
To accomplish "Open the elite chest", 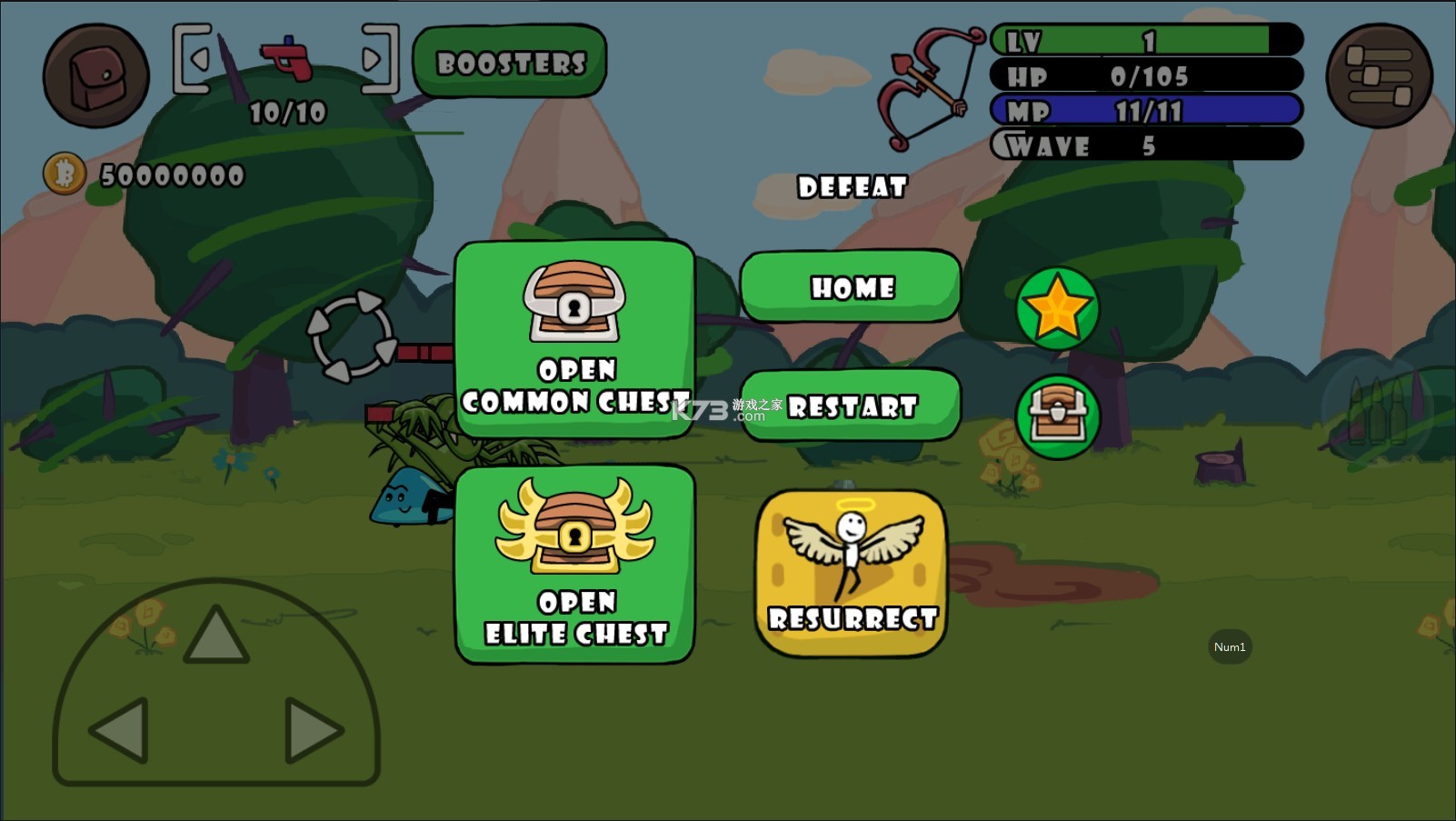I will click(x=574, y=564).
